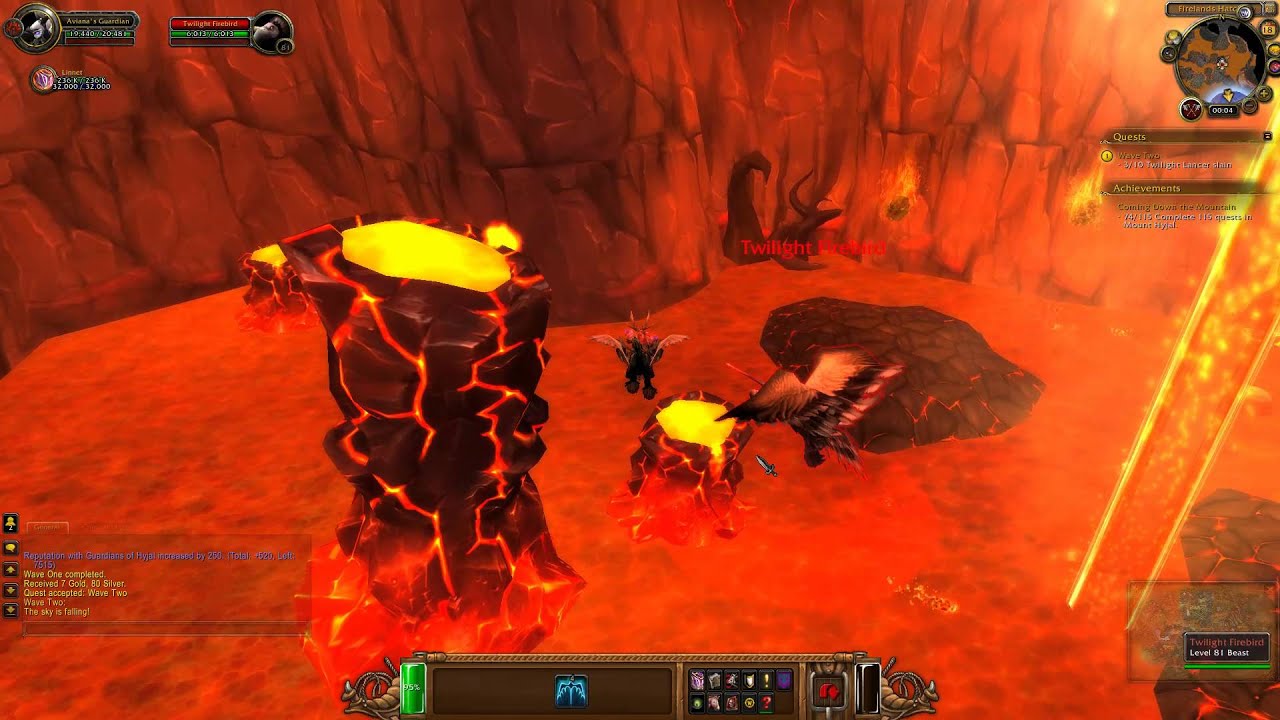1280x720 pixels.
Task: Click the shield icon in micro menu
Action: click(x=749, y=680)
